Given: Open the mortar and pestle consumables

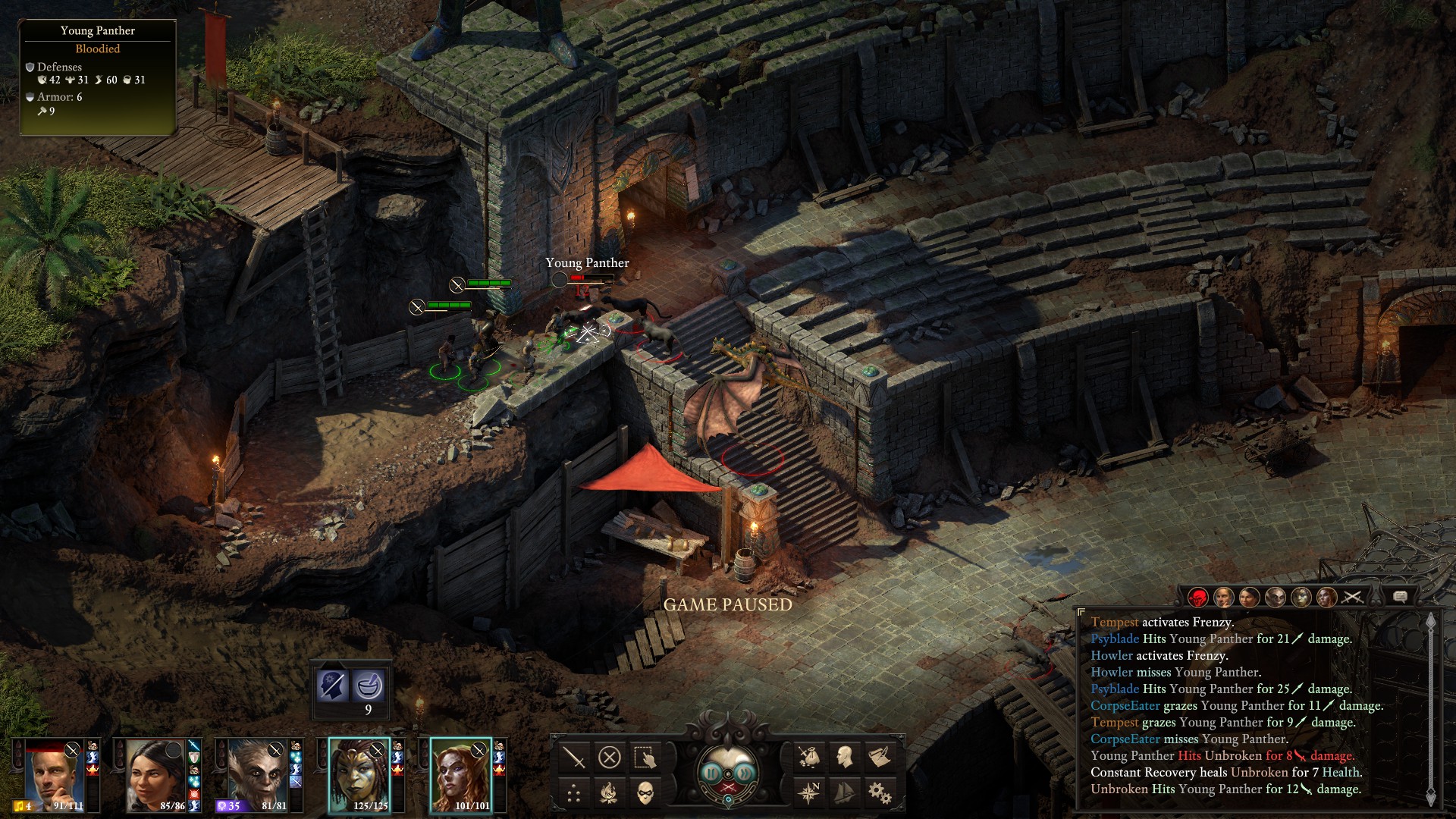Looking at the screenshot, I should click(369, 686).
